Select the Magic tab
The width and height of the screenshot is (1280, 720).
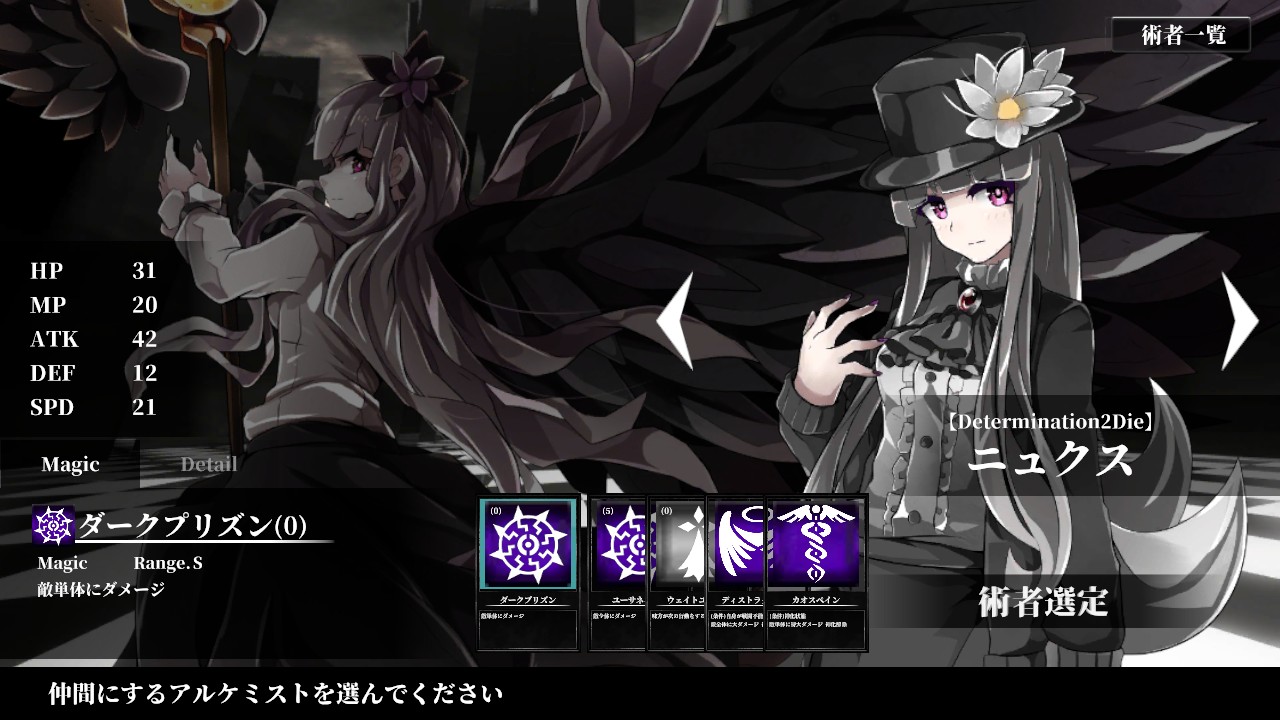69,464
